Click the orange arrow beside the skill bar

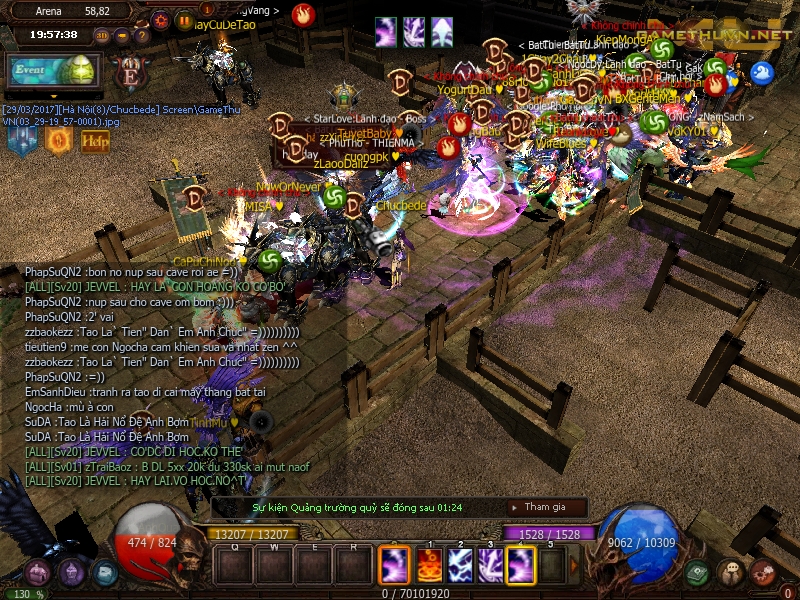click(x=574, y=566)
